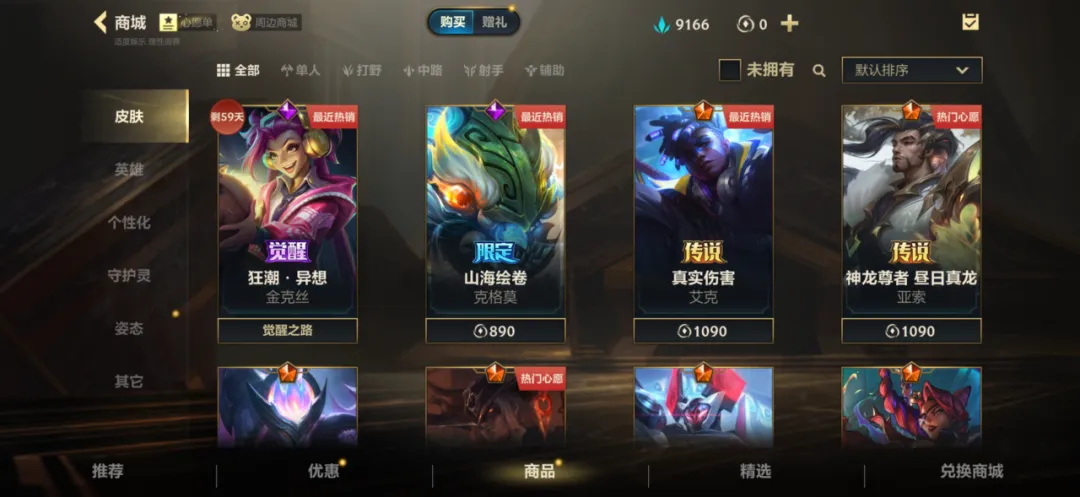1080x497 pixels.
Task: Select the 狂潮·异想 金克丝 skin card
Action: pyautogui.click(x=287, y=210)
